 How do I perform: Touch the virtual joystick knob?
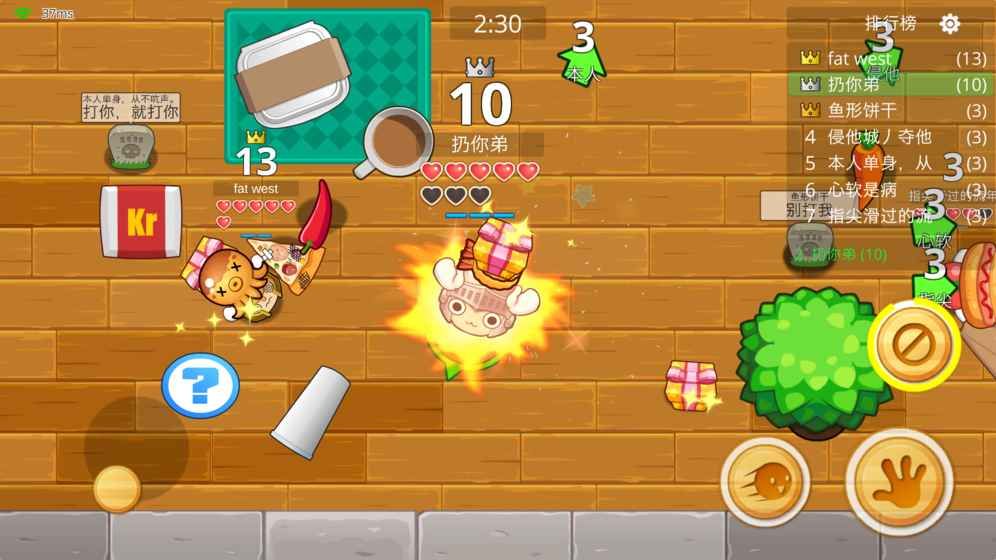[x=117, y=488]
